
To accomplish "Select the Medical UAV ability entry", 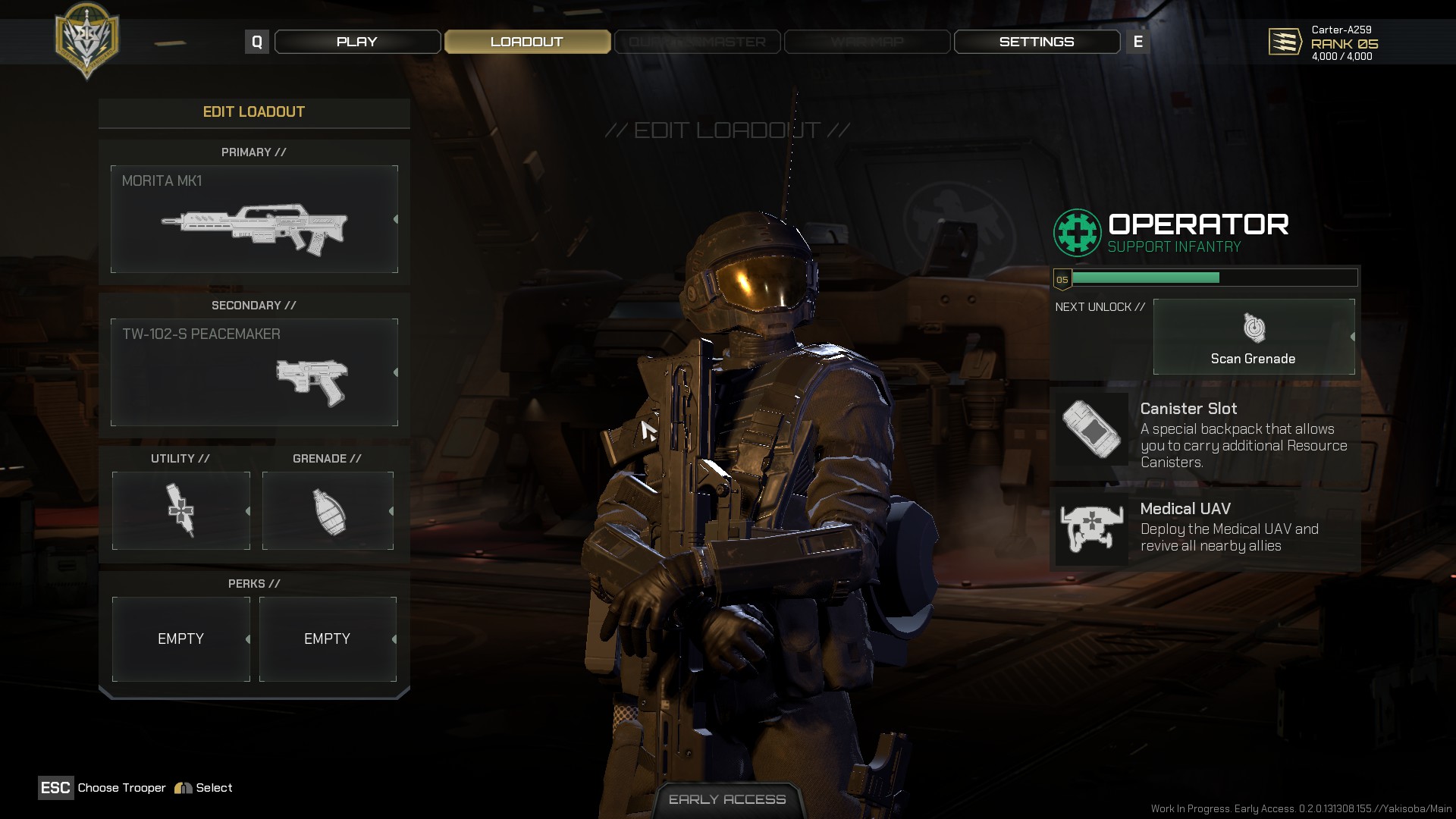I will [x=1205, y=528].
